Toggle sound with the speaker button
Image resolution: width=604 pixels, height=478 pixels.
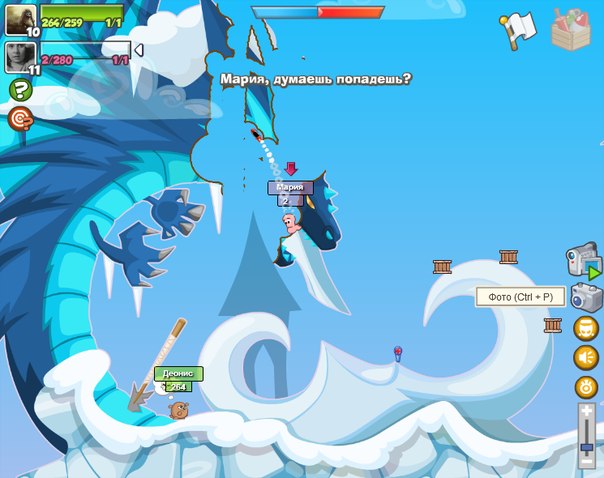coord(586,357)
